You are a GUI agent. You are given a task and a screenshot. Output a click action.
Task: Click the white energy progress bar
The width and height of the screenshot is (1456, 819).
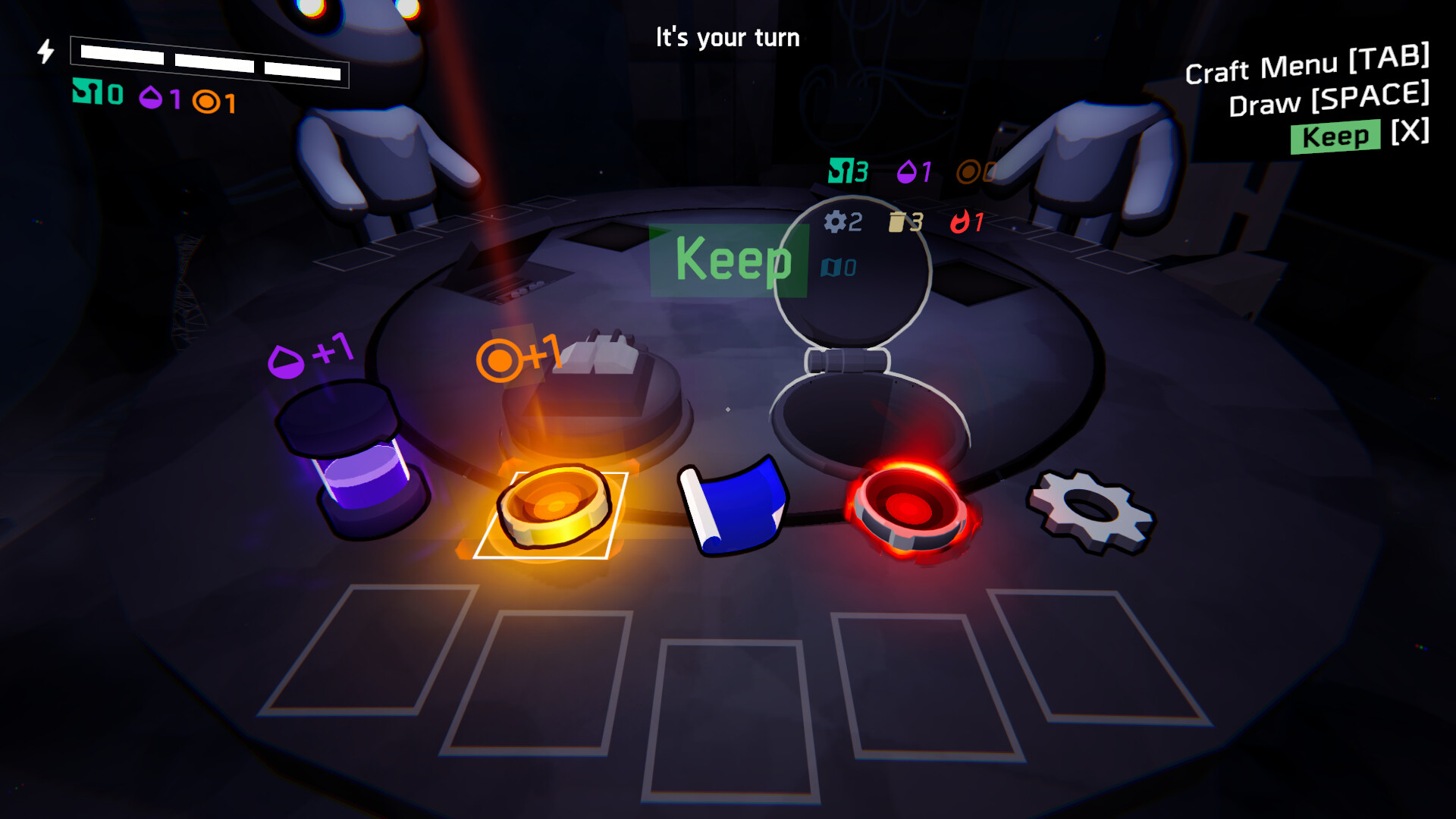point(209,64)
